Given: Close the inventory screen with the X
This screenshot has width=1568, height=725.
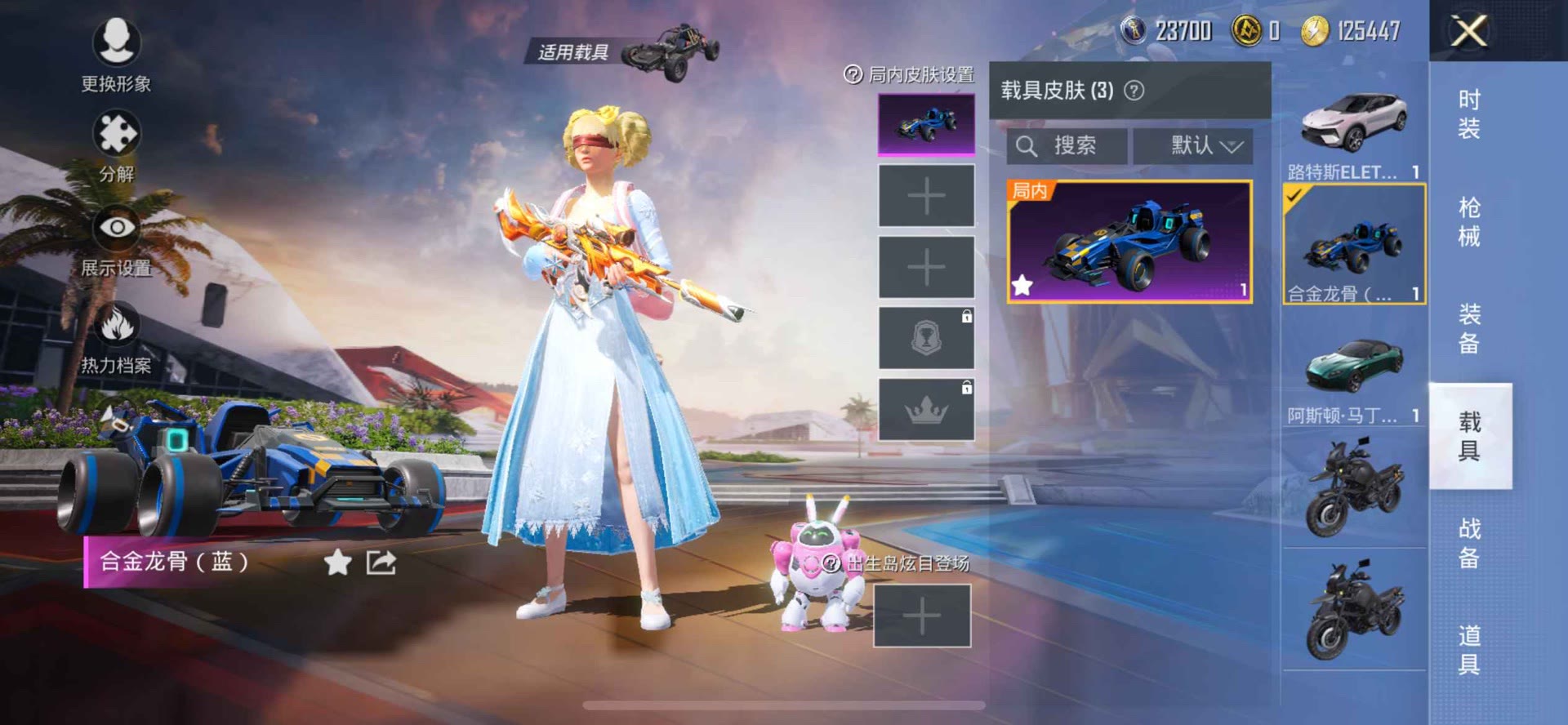Looking at the screenshot, I should click(1468, 32).
